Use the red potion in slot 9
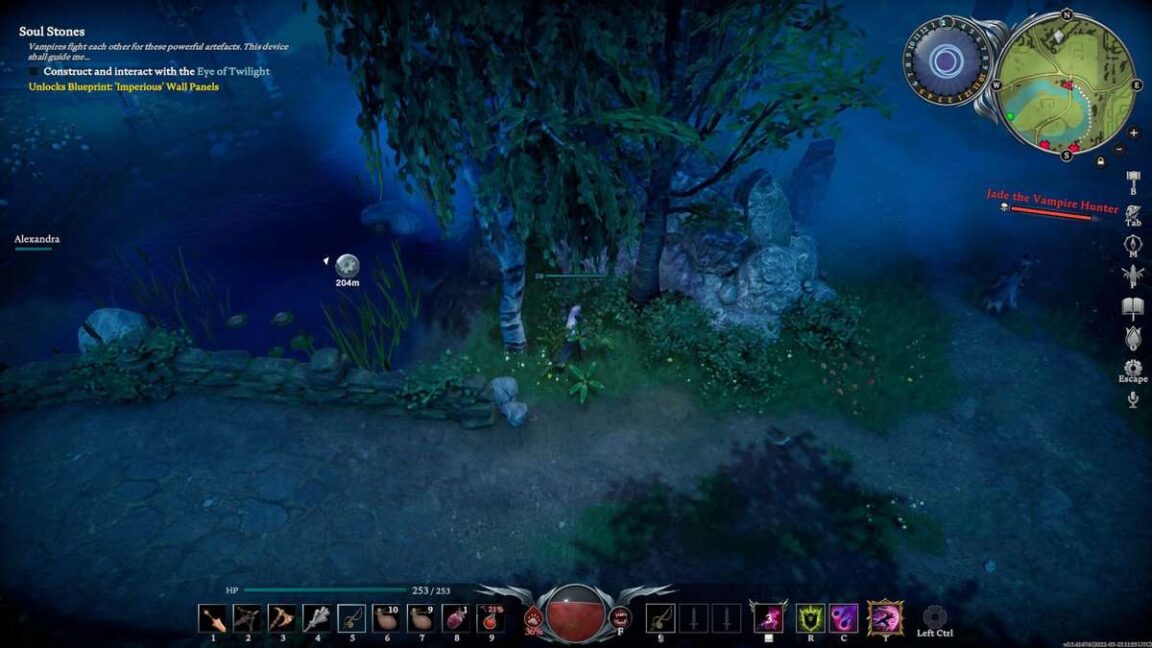The image size is (1152, 648). coord(491,618)
